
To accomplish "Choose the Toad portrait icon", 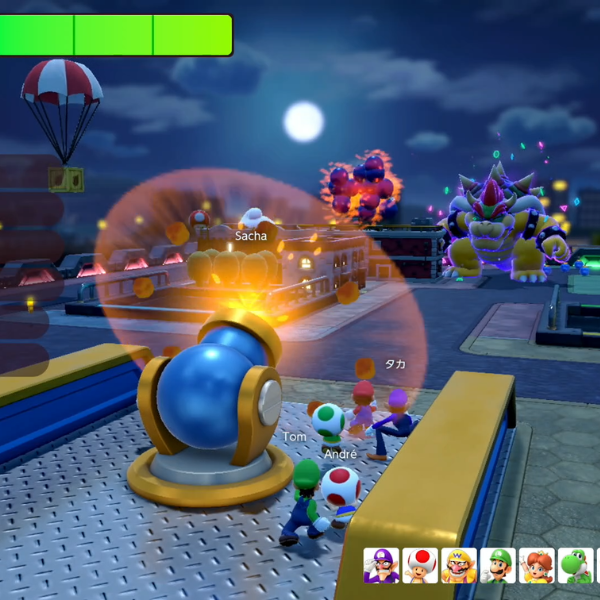I will click(420, 566).
